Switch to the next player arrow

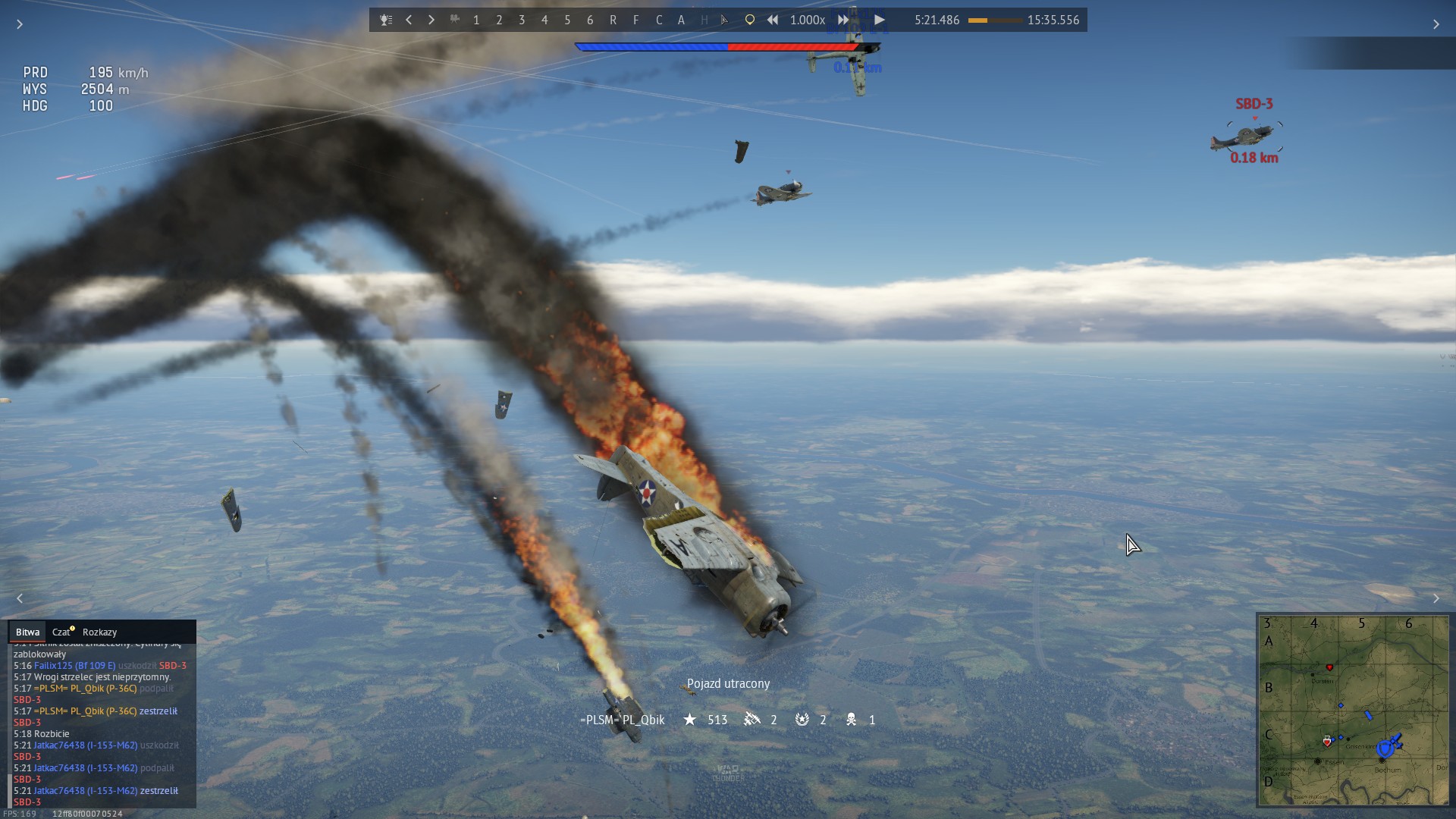[x=431, y=20]
